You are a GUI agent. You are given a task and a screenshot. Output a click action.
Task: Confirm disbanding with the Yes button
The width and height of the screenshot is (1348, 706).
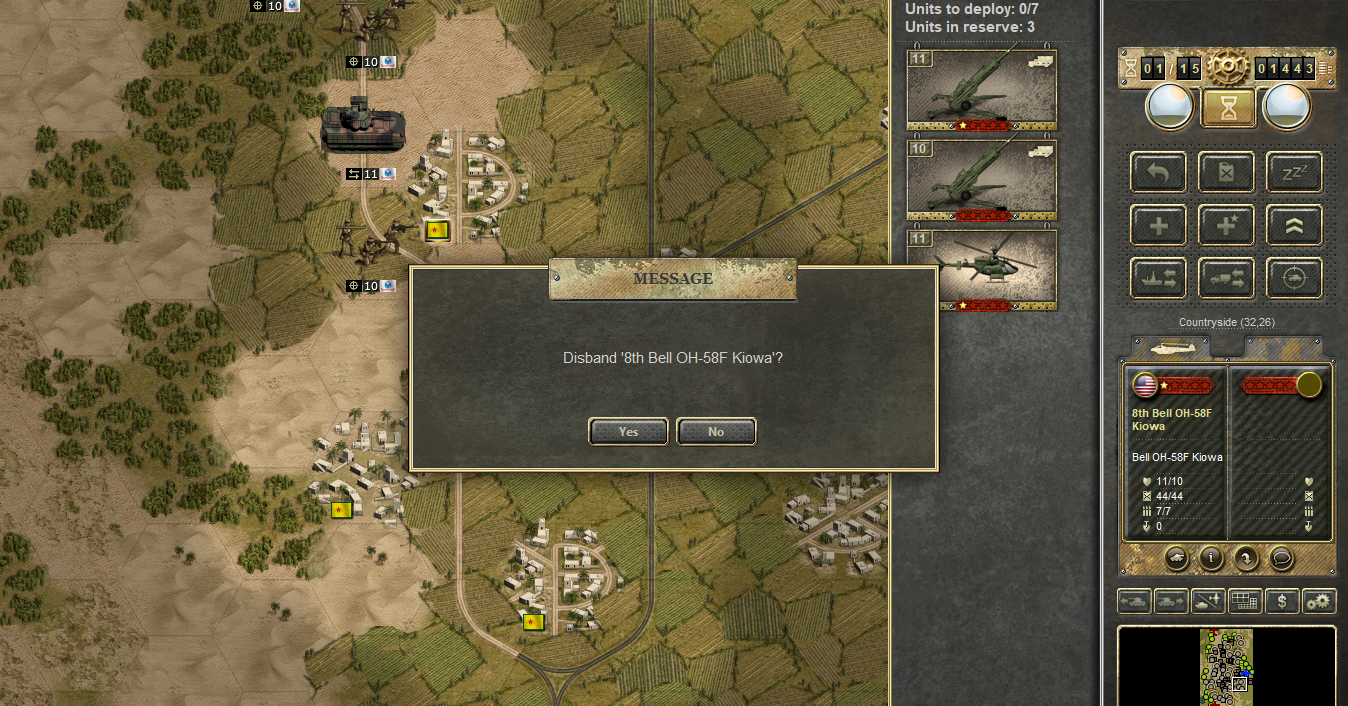point(628,431)
